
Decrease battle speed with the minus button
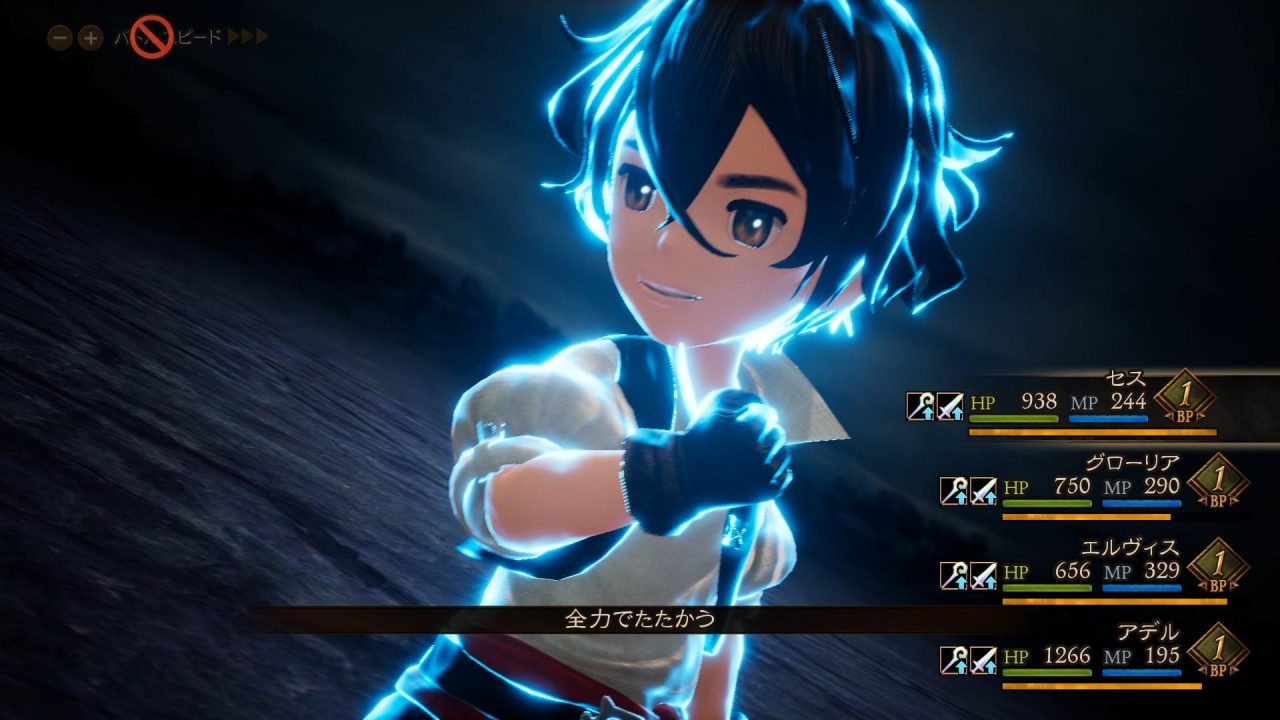click(60, 38)
